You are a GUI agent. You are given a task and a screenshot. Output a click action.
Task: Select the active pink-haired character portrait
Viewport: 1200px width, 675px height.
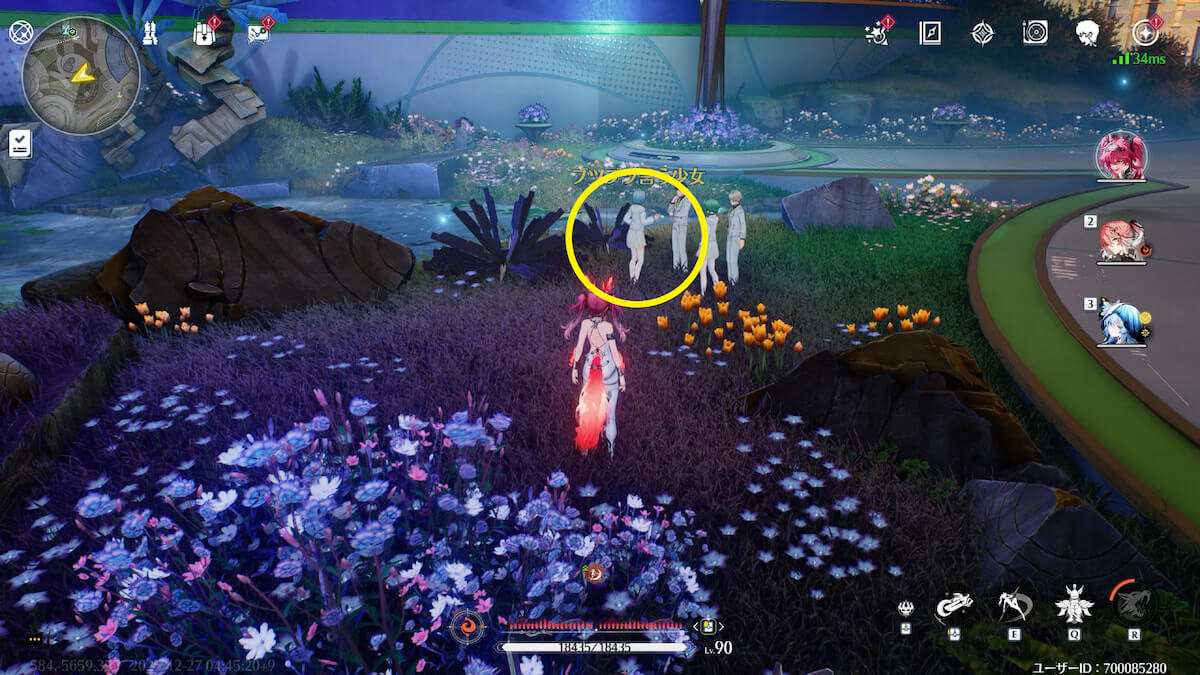tap(1121, 156)
